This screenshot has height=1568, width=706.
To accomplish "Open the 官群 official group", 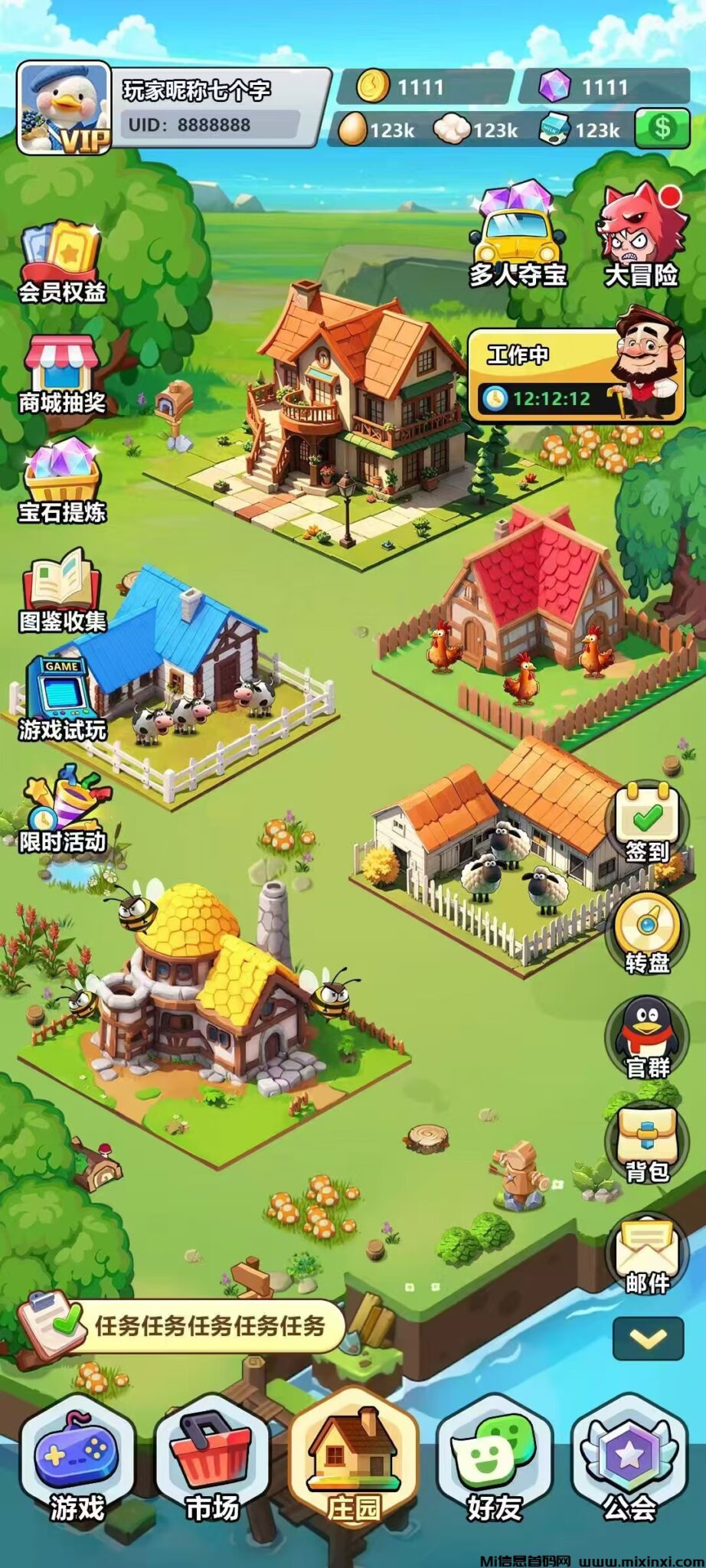I will coord(647,1039).
